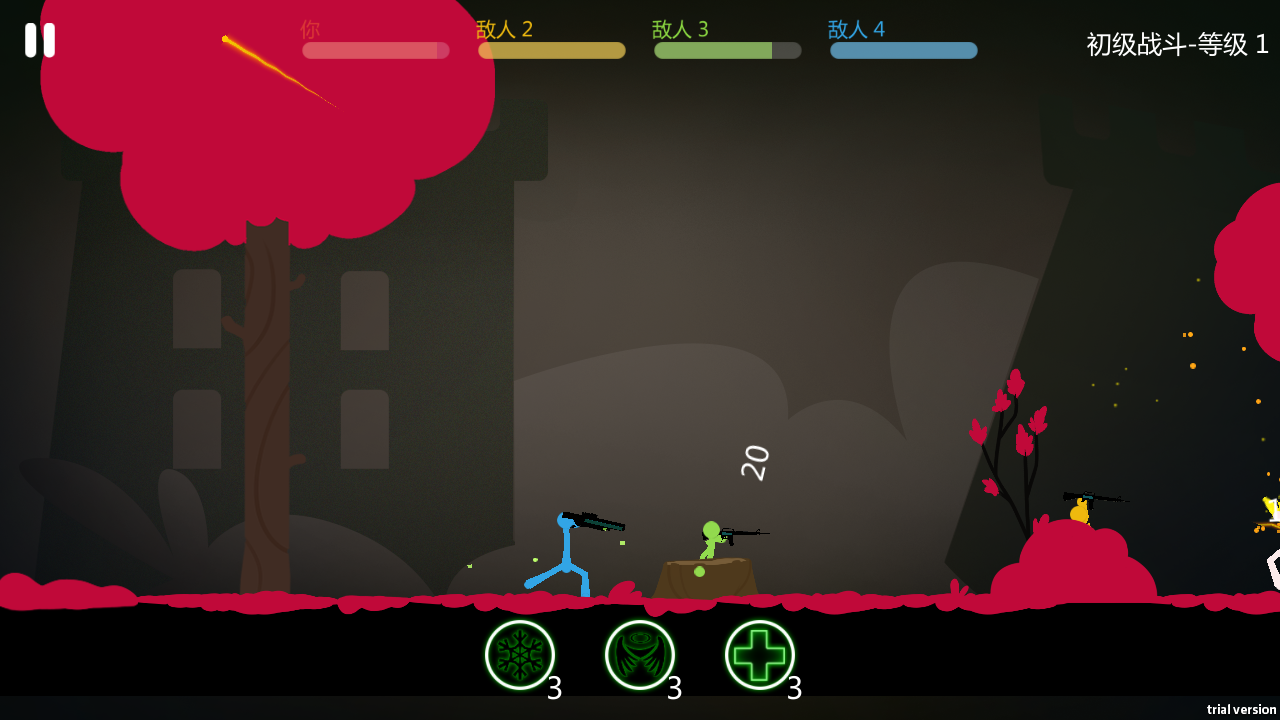Activate the snowflake freeze ability
1280x720 pixels.
[x=520, y=655]
